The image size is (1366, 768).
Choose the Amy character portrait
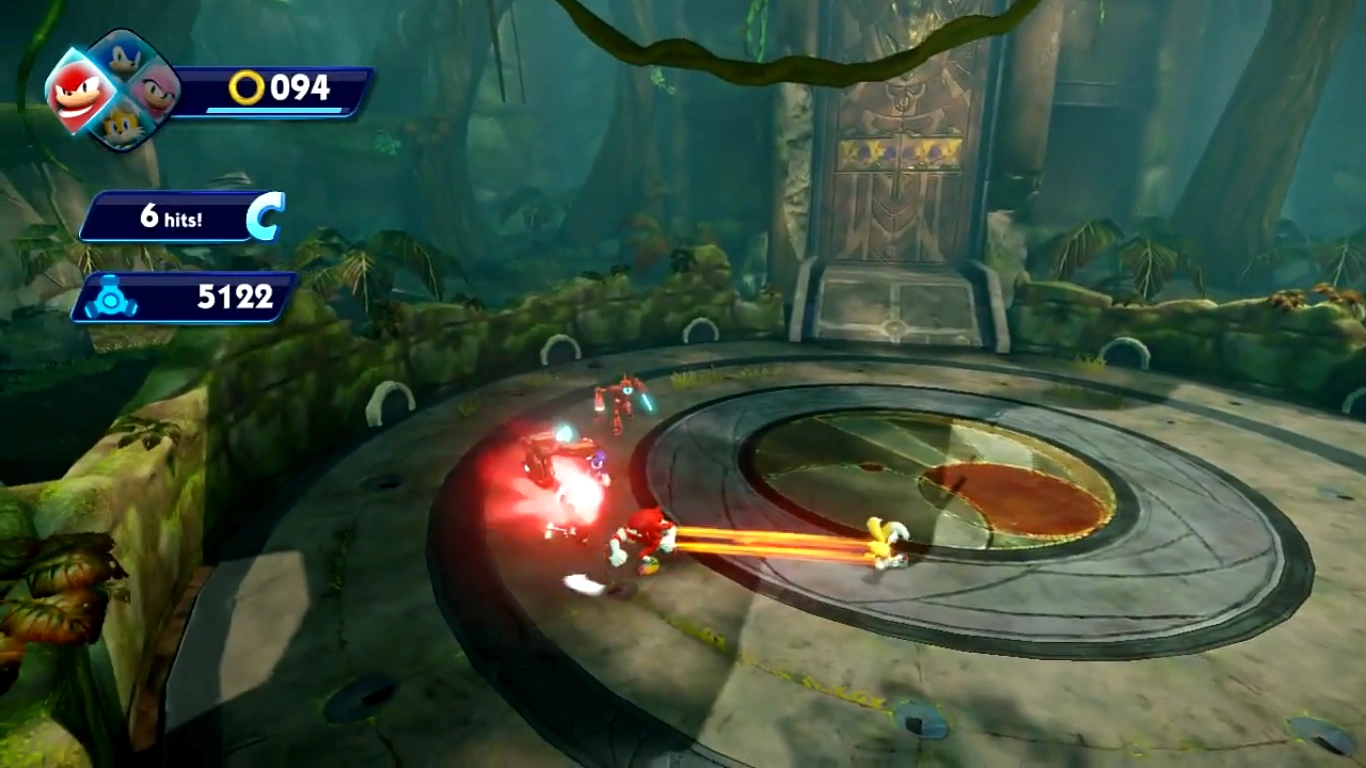[156, 93]
